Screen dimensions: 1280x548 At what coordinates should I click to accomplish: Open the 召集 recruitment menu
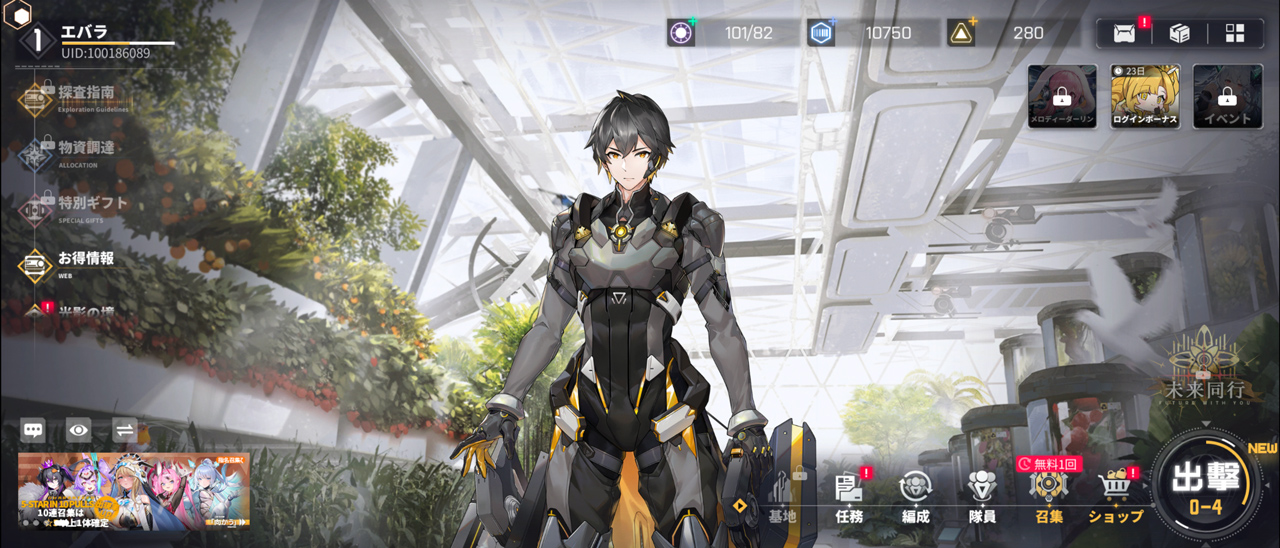[1049, 497]
